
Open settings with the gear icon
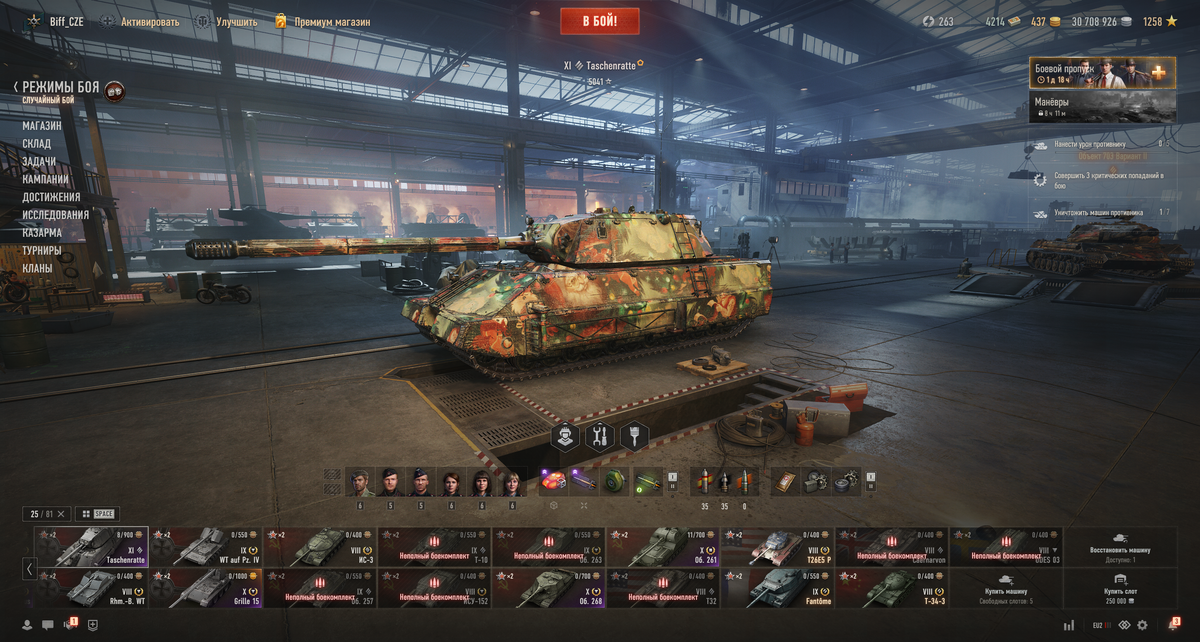tap(1142, 625)
